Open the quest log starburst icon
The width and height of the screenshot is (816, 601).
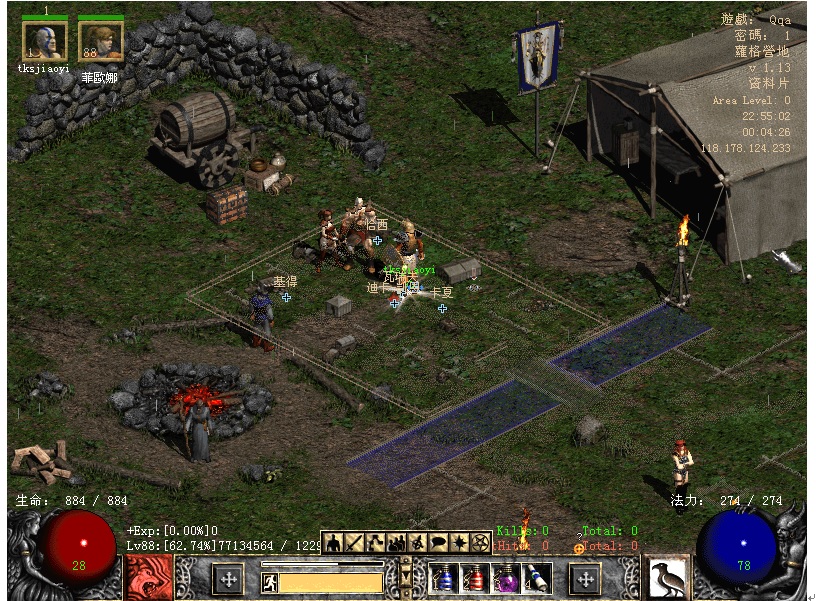click(x=459, y=543)
